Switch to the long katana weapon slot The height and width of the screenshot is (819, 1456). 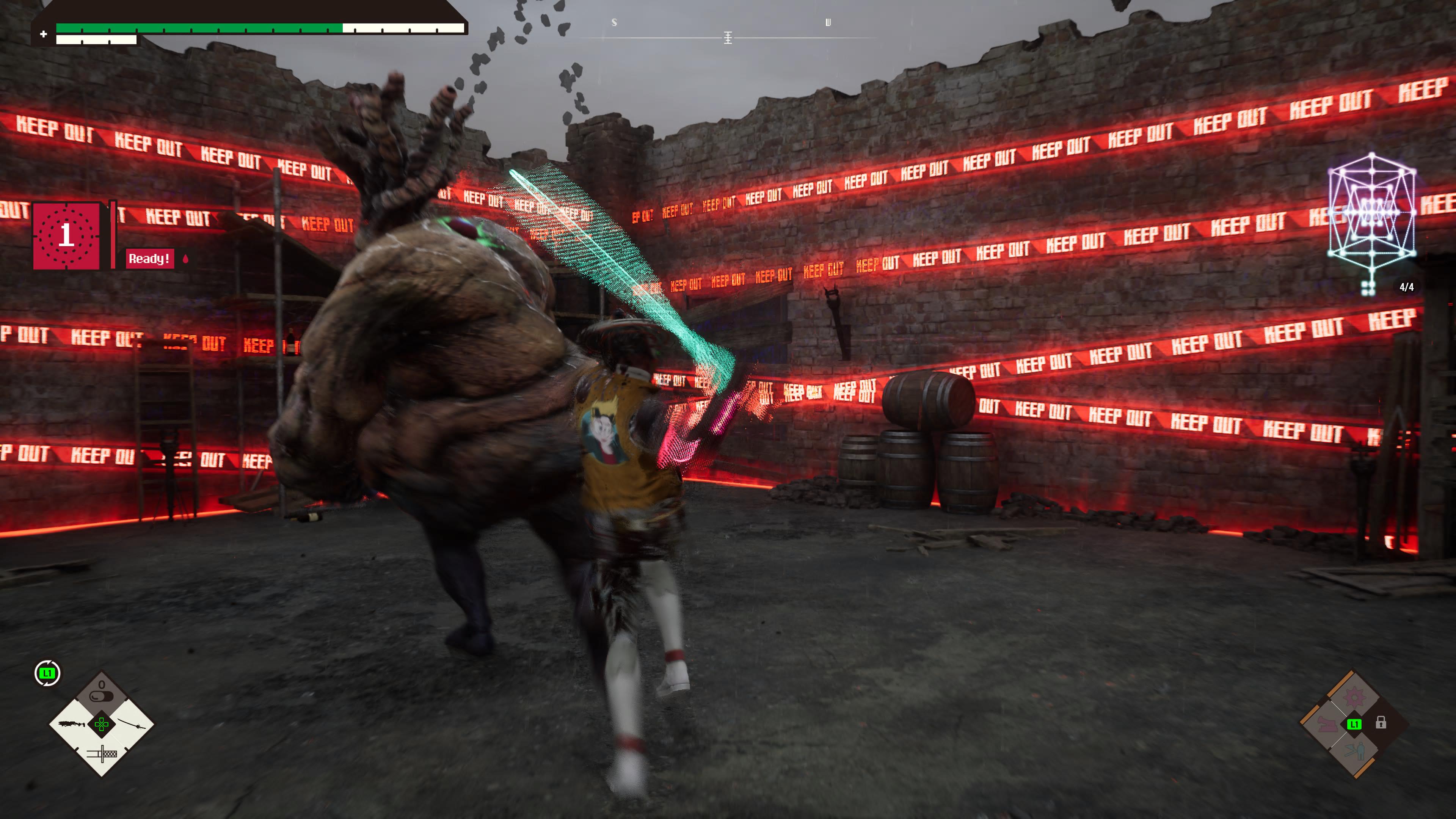132,724
